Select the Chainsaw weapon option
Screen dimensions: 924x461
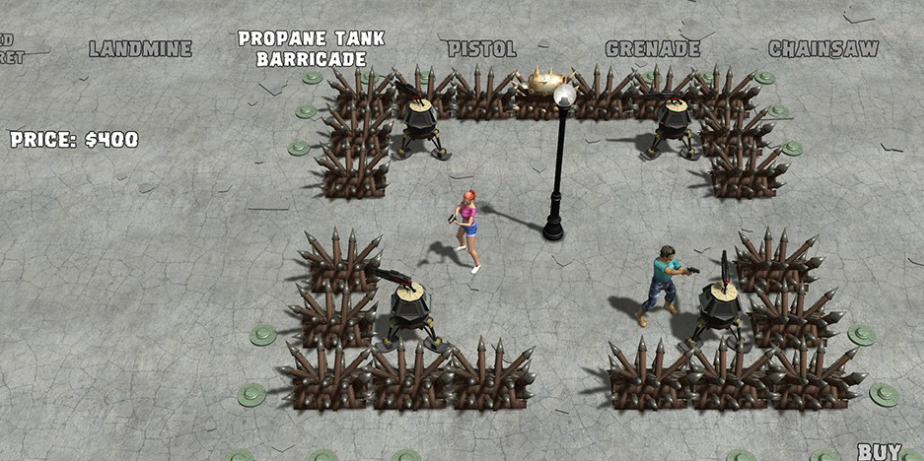click(x=823, y=48)
